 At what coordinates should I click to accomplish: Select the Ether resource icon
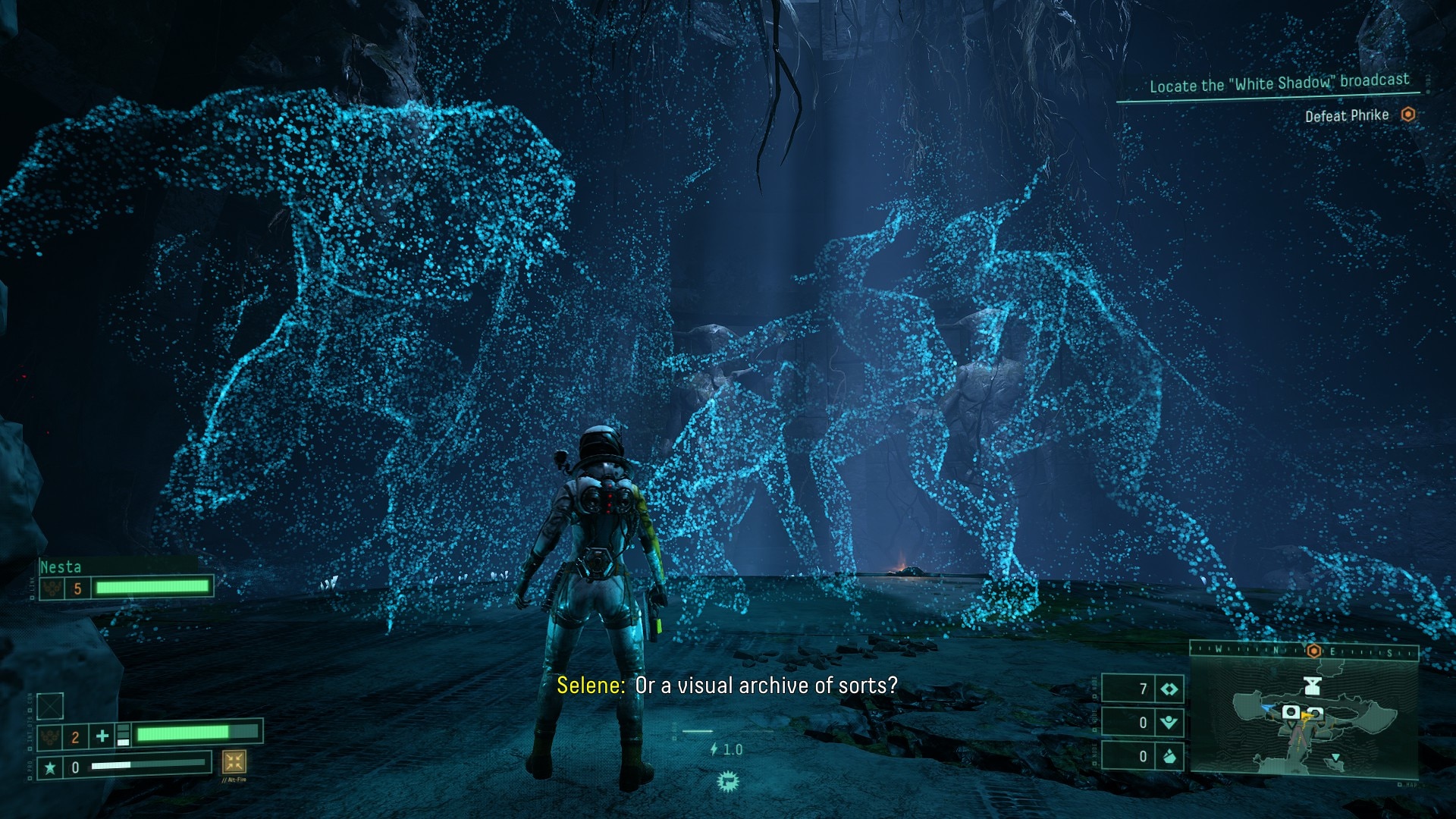click(x=1169, y=723)
